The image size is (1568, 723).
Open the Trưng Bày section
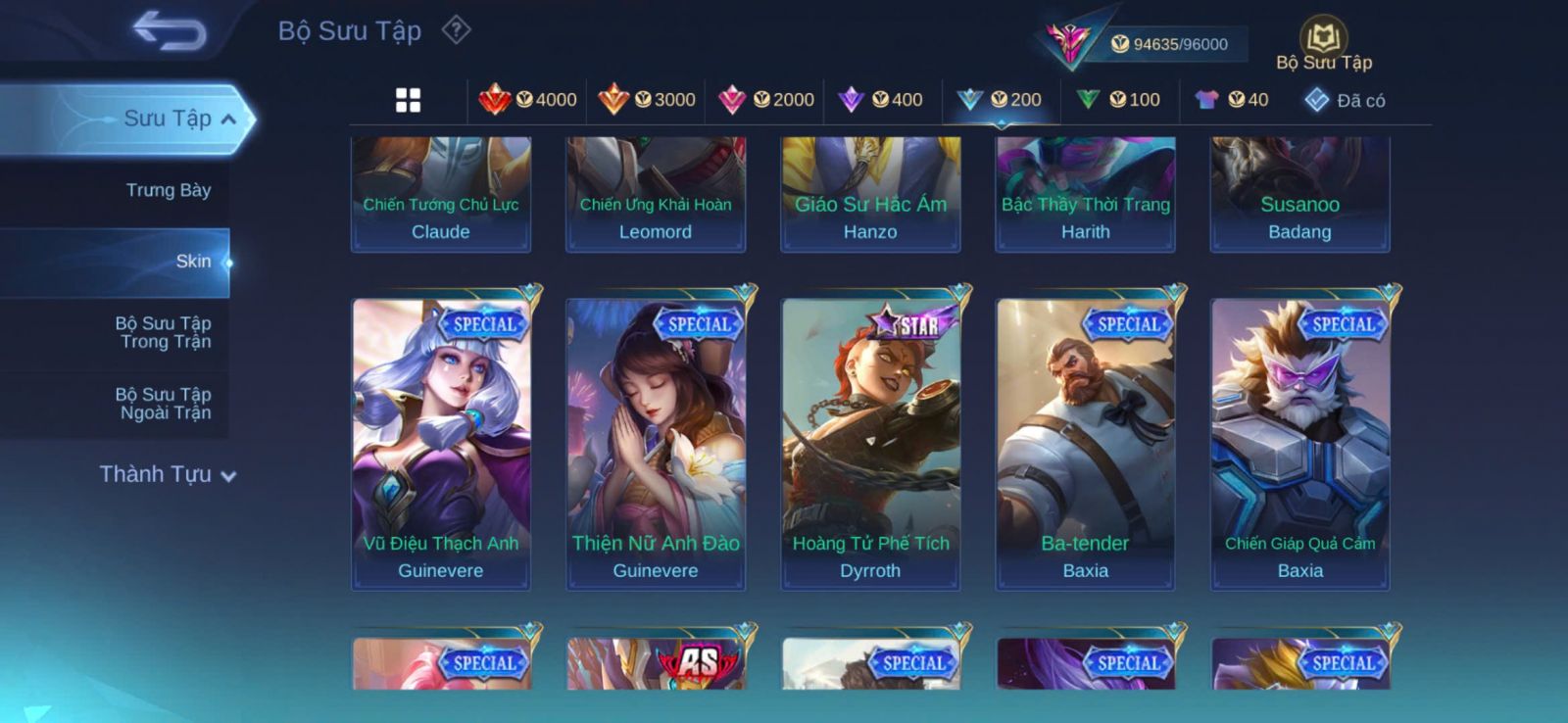pos(168,190)
